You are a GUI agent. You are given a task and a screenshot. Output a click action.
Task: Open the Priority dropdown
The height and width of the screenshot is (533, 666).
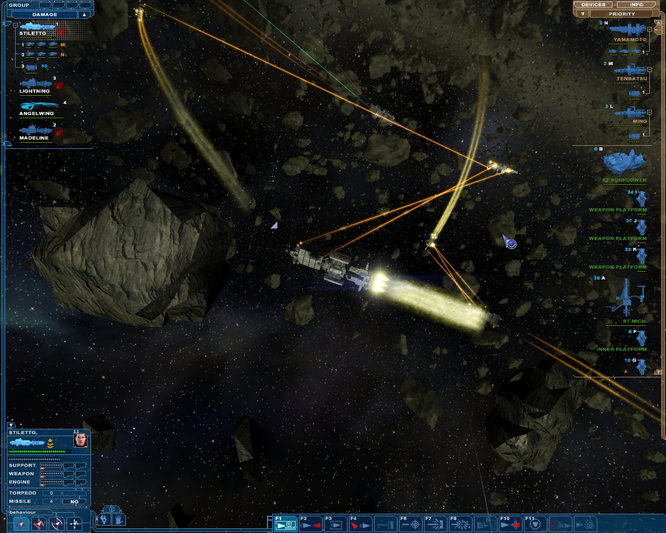(621, 14)
